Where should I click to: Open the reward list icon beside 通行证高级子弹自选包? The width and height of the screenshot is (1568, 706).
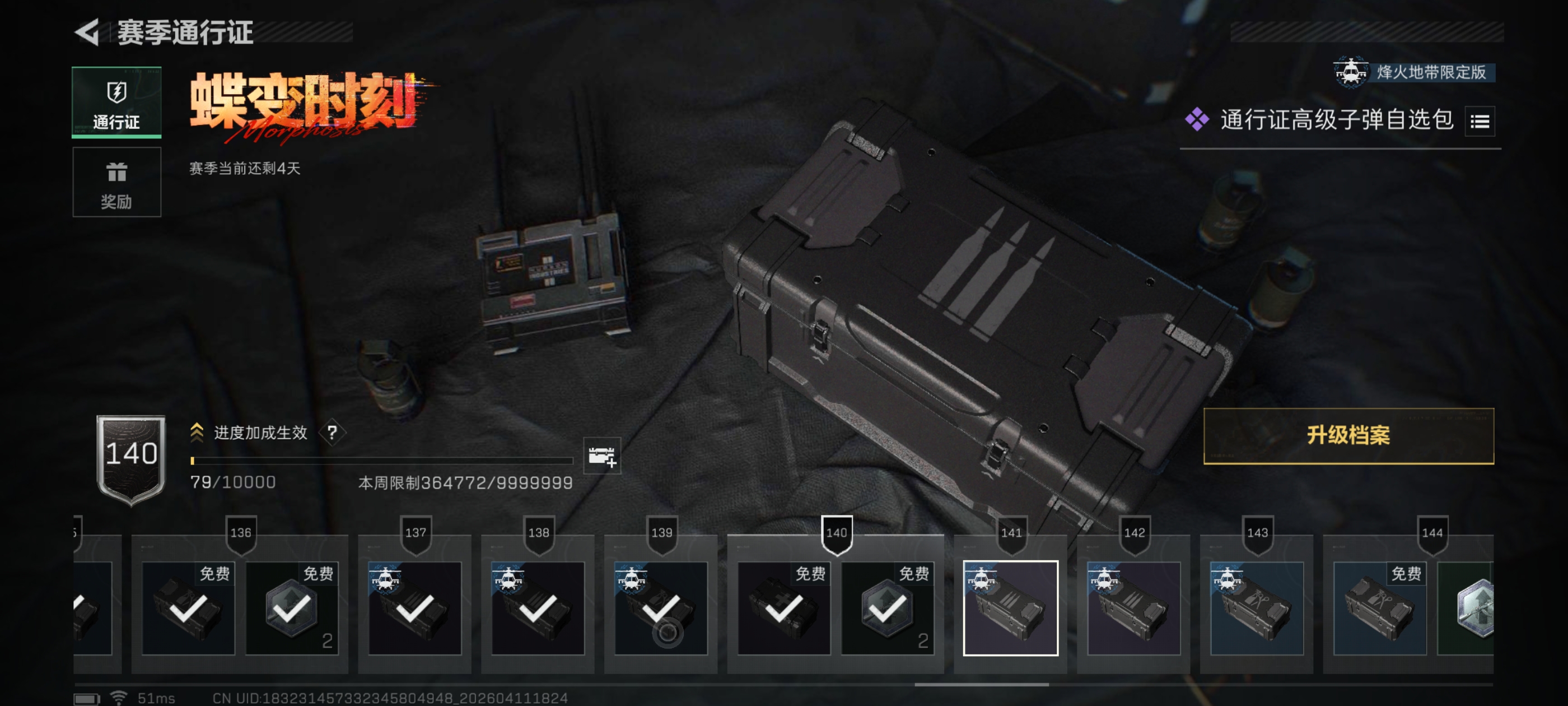(1479, 121)
